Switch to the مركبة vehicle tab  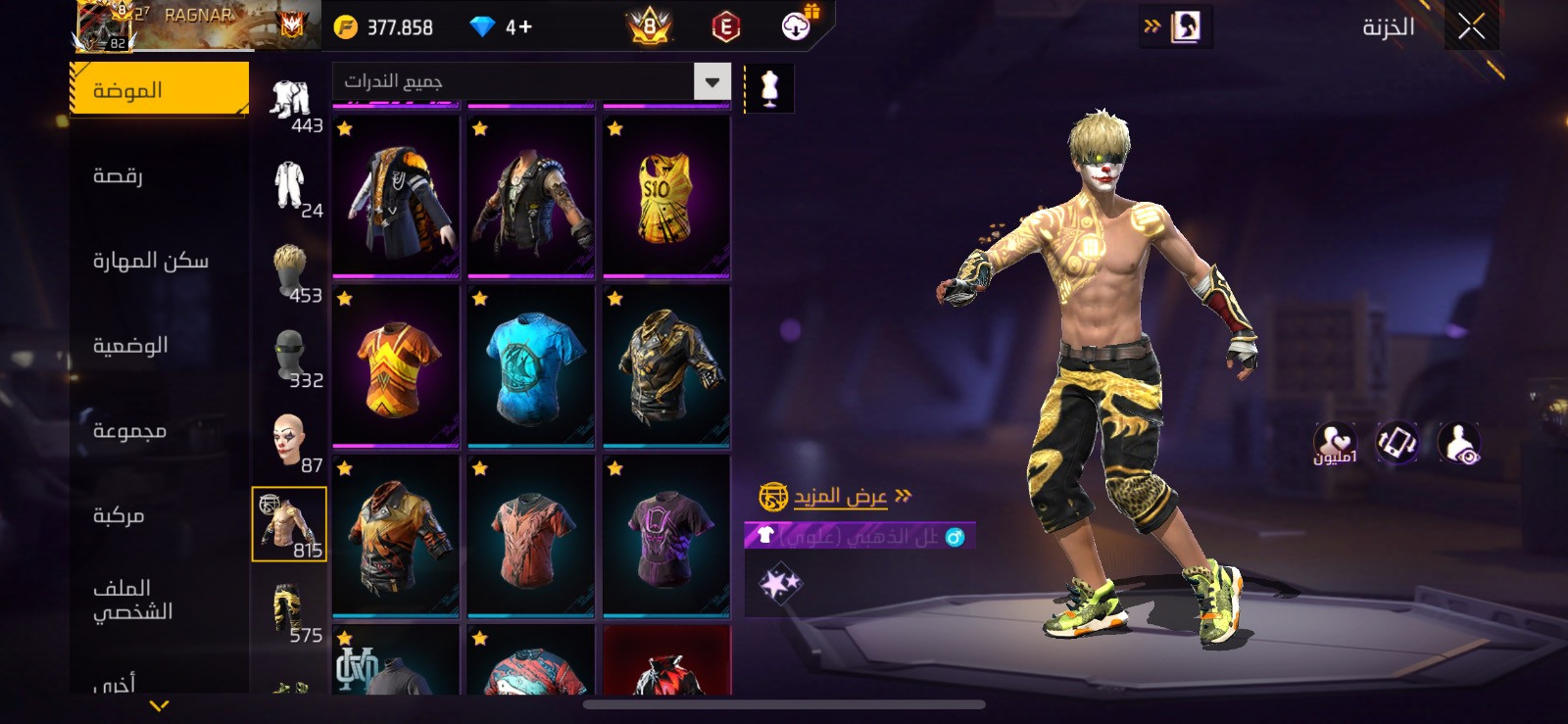pyautogui.click(x=119, y=515)
